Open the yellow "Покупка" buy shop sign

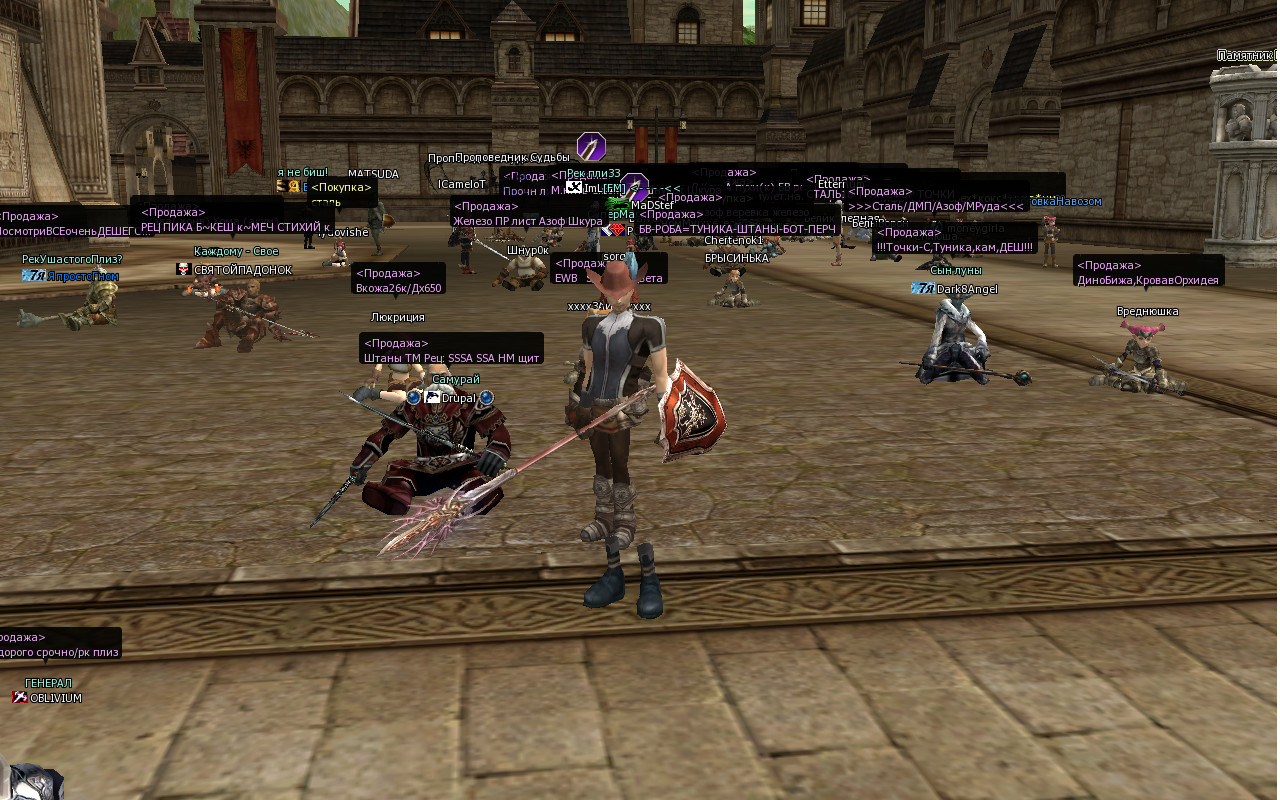(342, 194)
